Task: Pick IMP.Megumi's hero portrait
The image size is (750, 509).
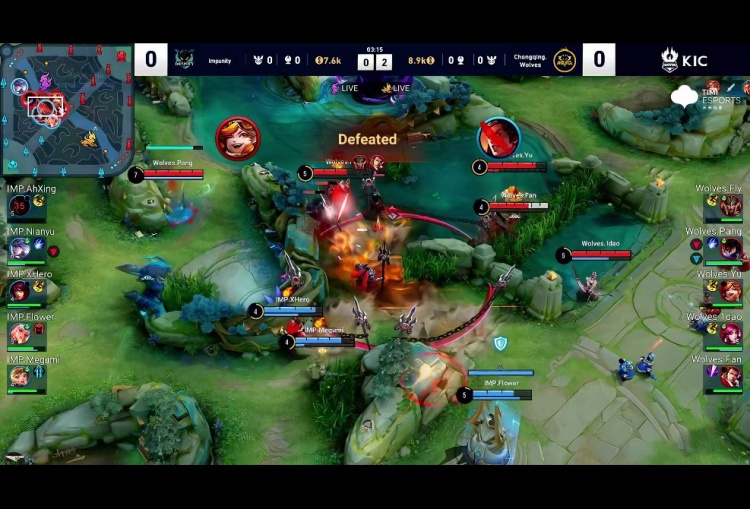Action: click(20, 376)
